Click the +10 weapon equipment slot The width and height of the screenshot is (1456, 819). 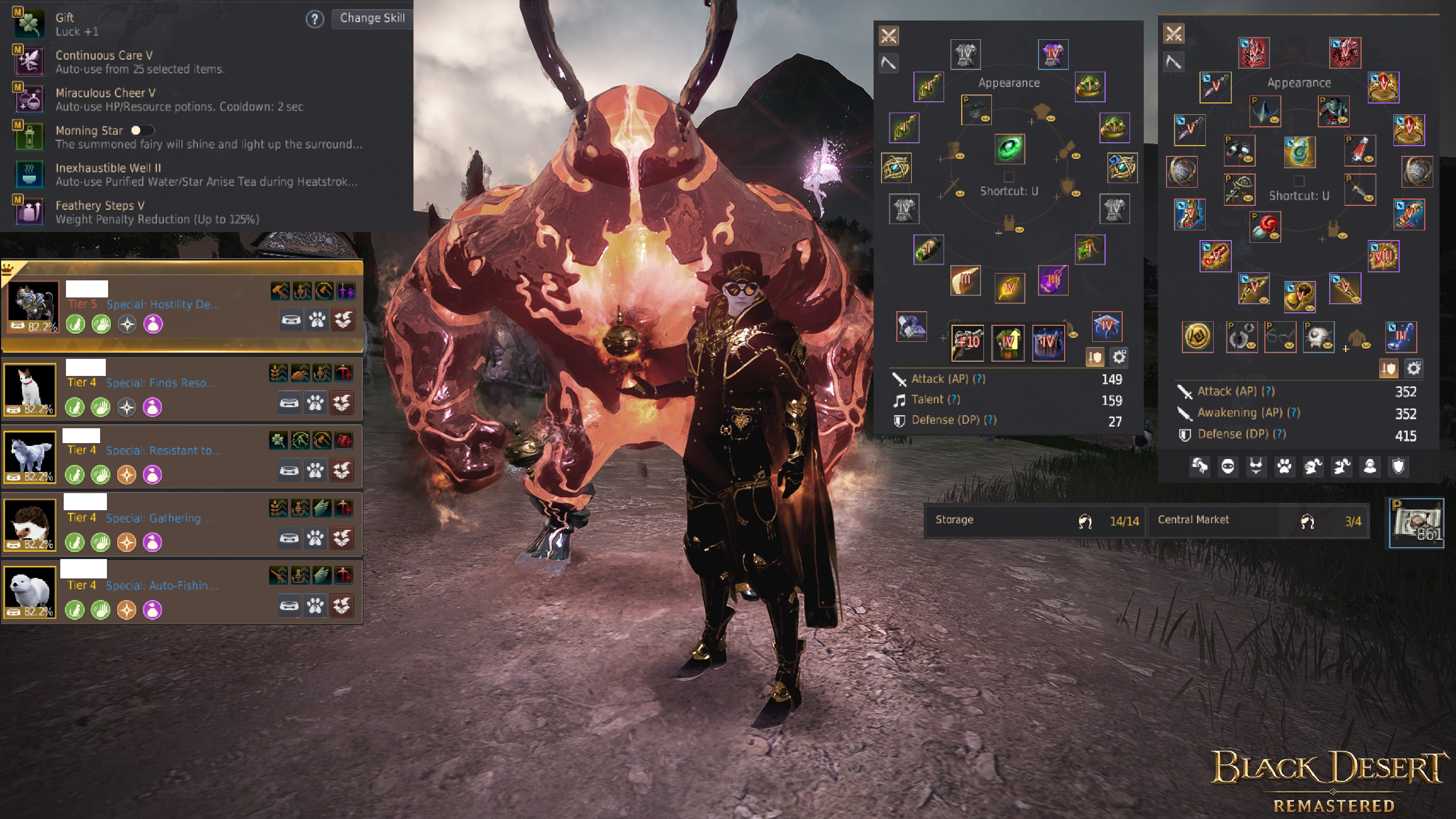point(967,342)
